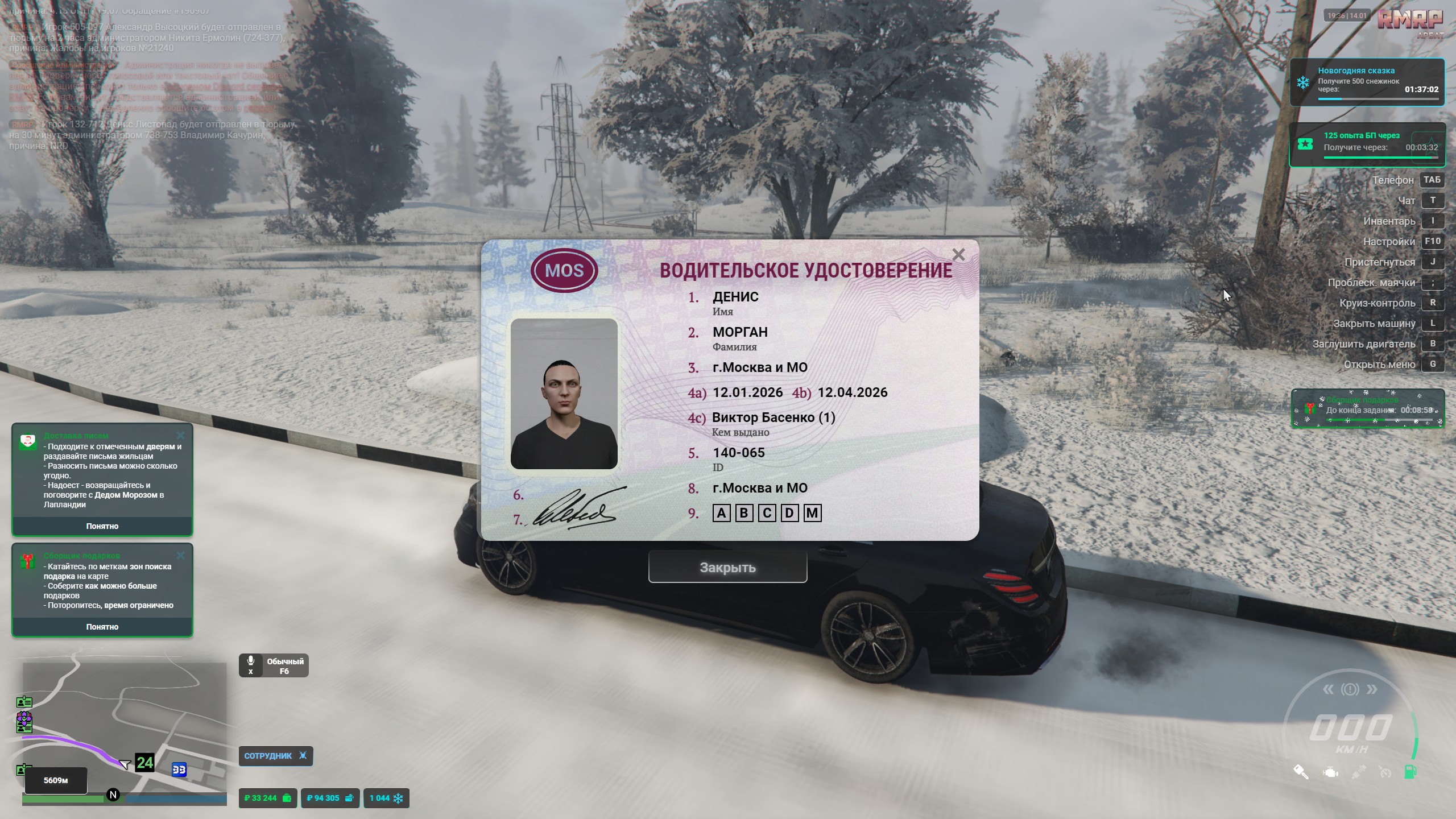Toggle the СОТРУДНИК status badge
The height and width of the screenshot is (819, 1456).
(x=276, y=756)
